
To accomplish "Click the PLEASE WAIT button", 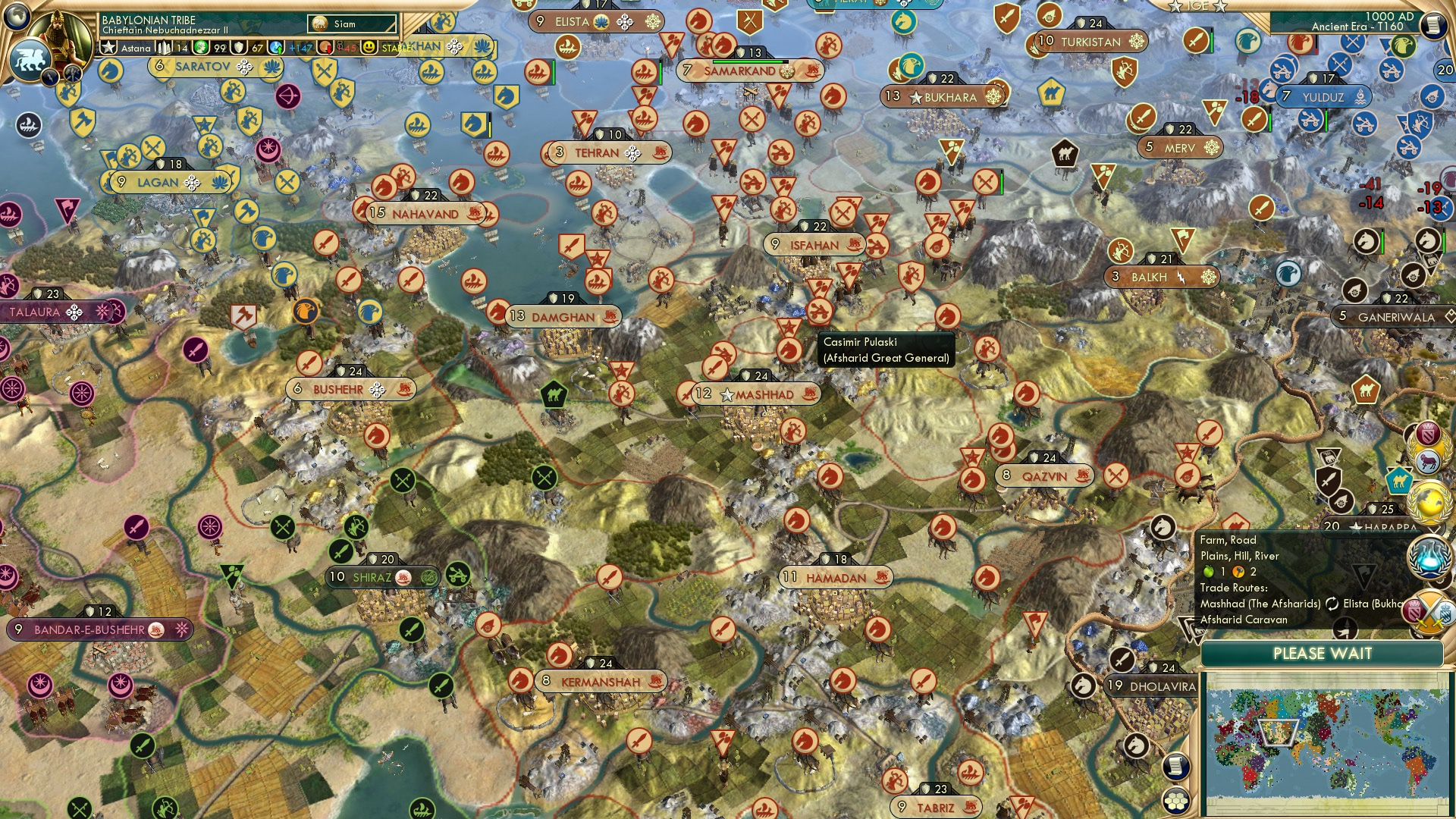I will (x=1323, y=653).
